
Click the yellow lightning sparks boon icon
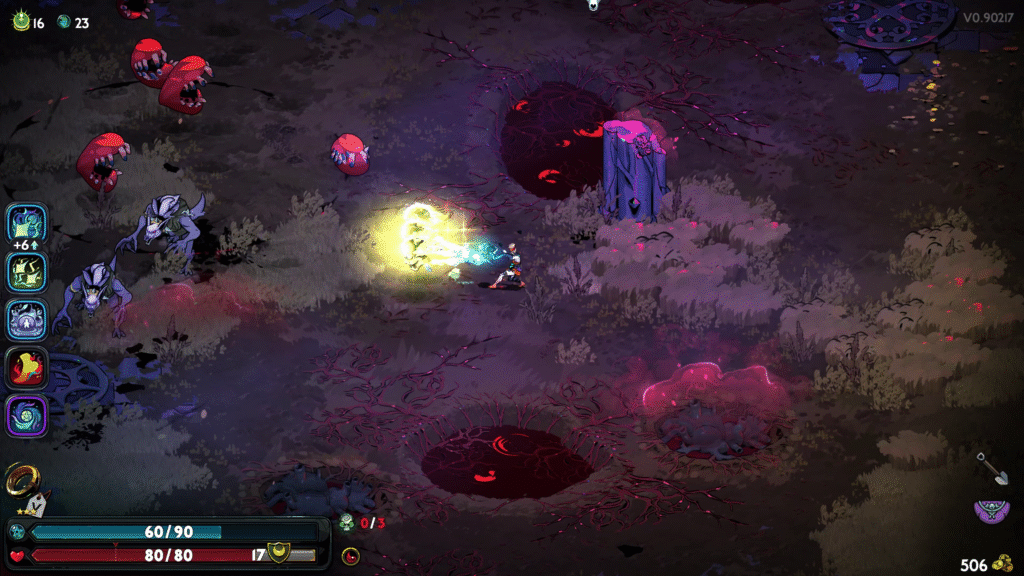click(x=28, y=271)
